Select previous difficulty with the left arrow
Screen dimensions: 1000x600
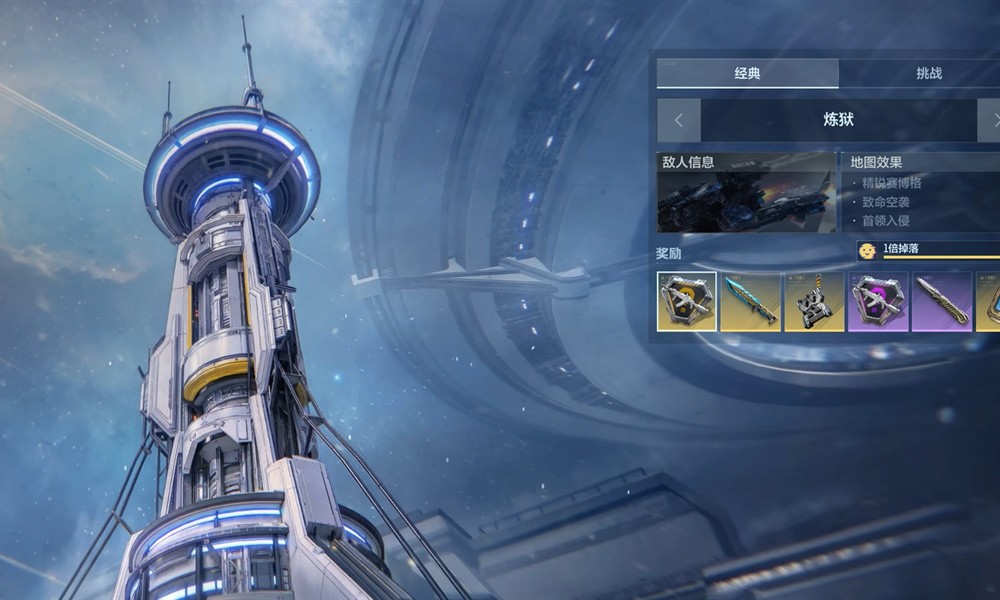pyautogui.click(x=679, y=120)
